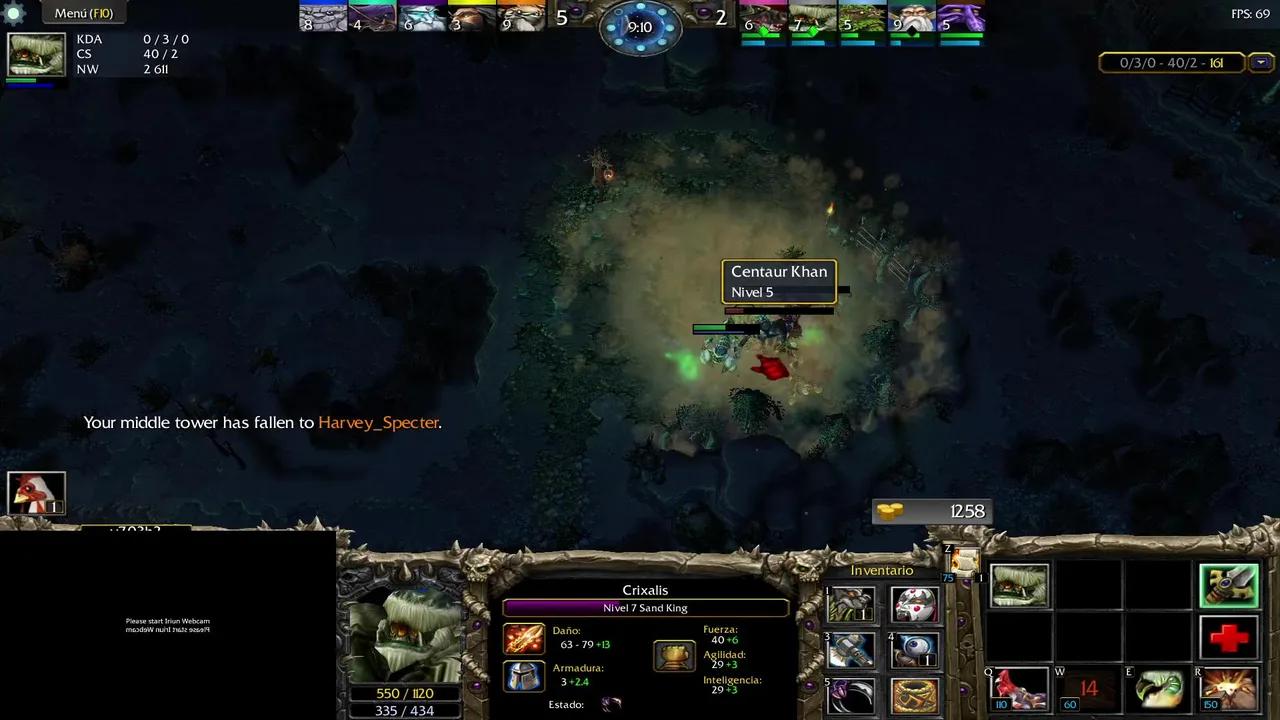Cast the Q Burrowstrike ability

(1020, 688)
